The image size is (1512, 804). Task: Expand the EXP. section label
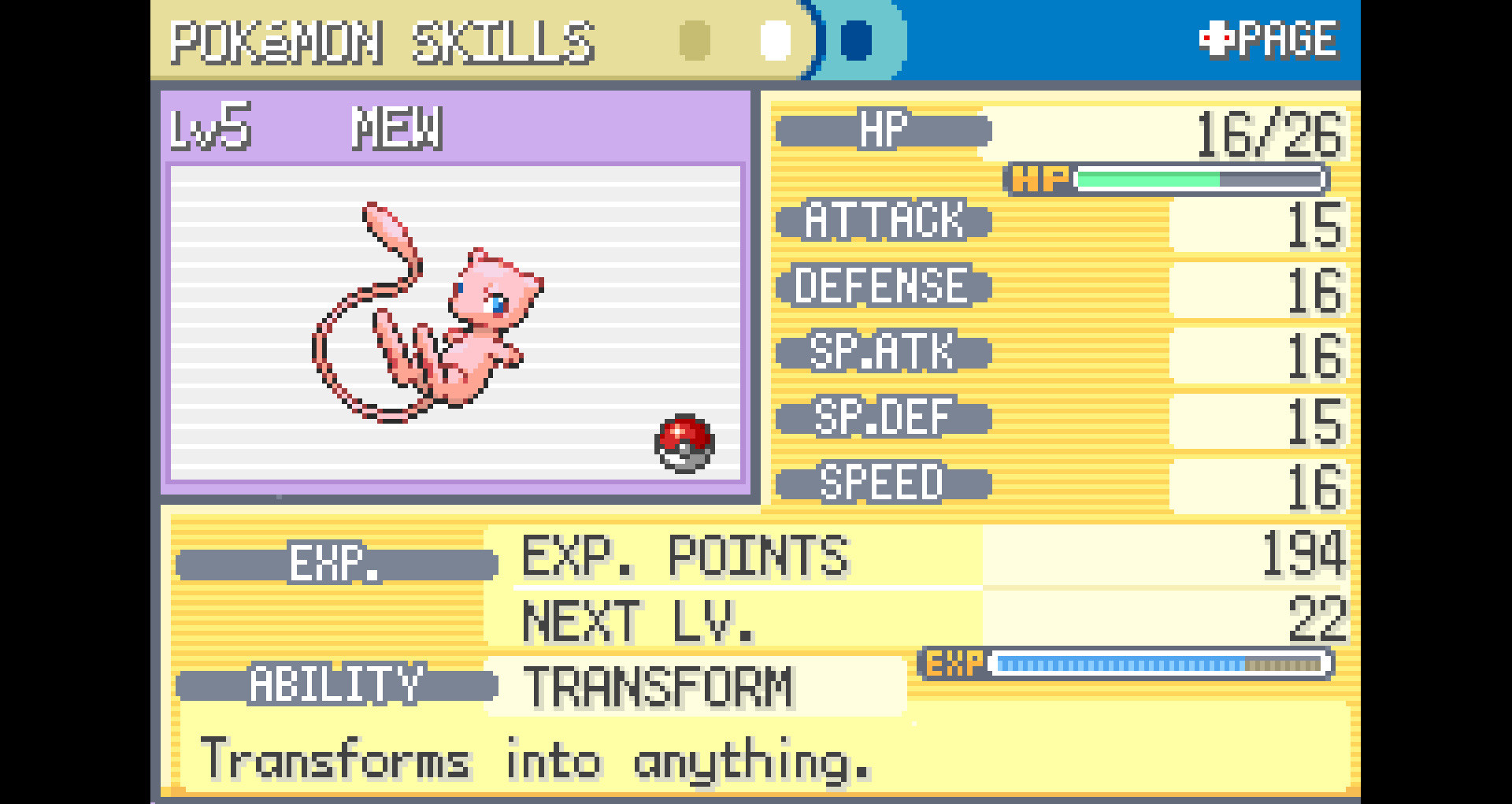pyautogui.click(x=335, y=562)
